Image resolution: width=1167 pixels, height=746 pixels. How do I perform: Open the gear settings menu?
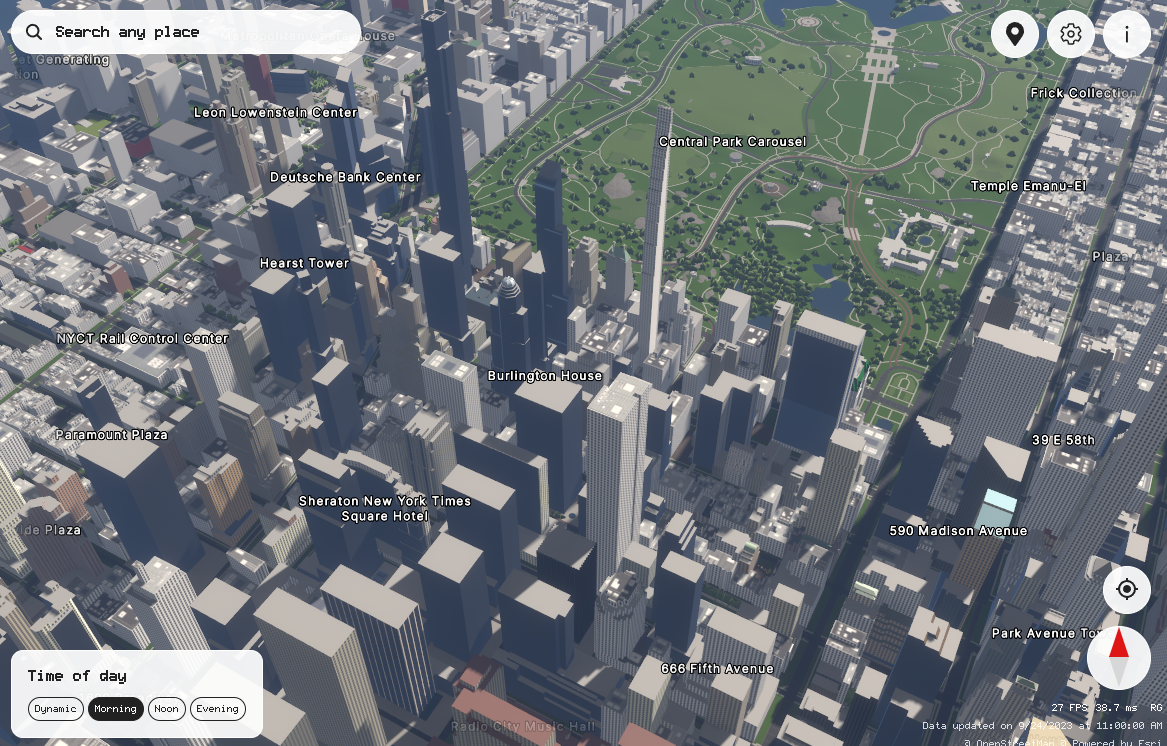click(x=1070, y=34)
